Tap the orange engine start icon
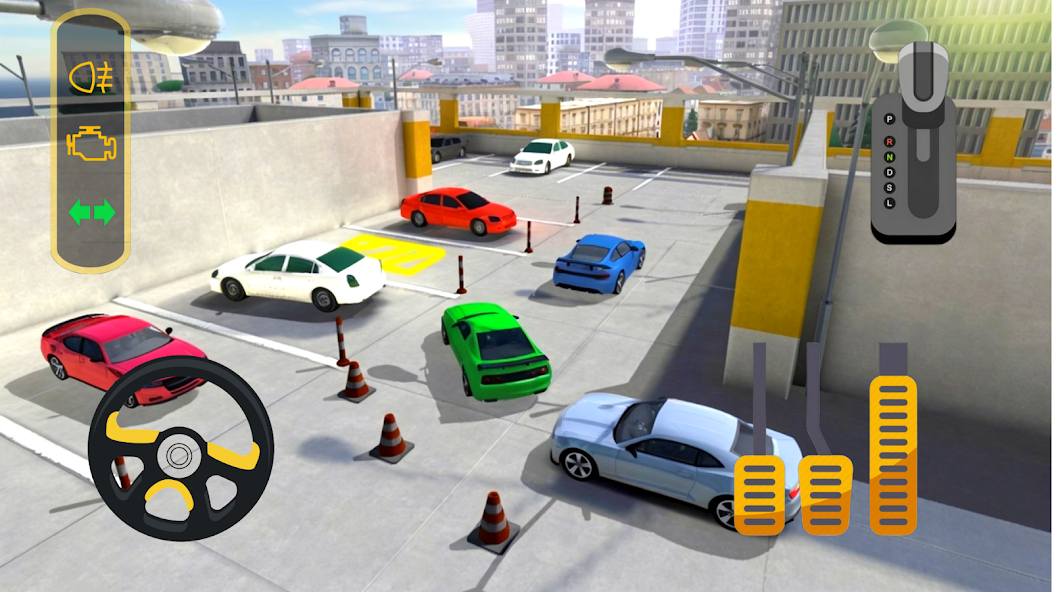The height and width of the screenshot is (592, 1052). [91, 145]
